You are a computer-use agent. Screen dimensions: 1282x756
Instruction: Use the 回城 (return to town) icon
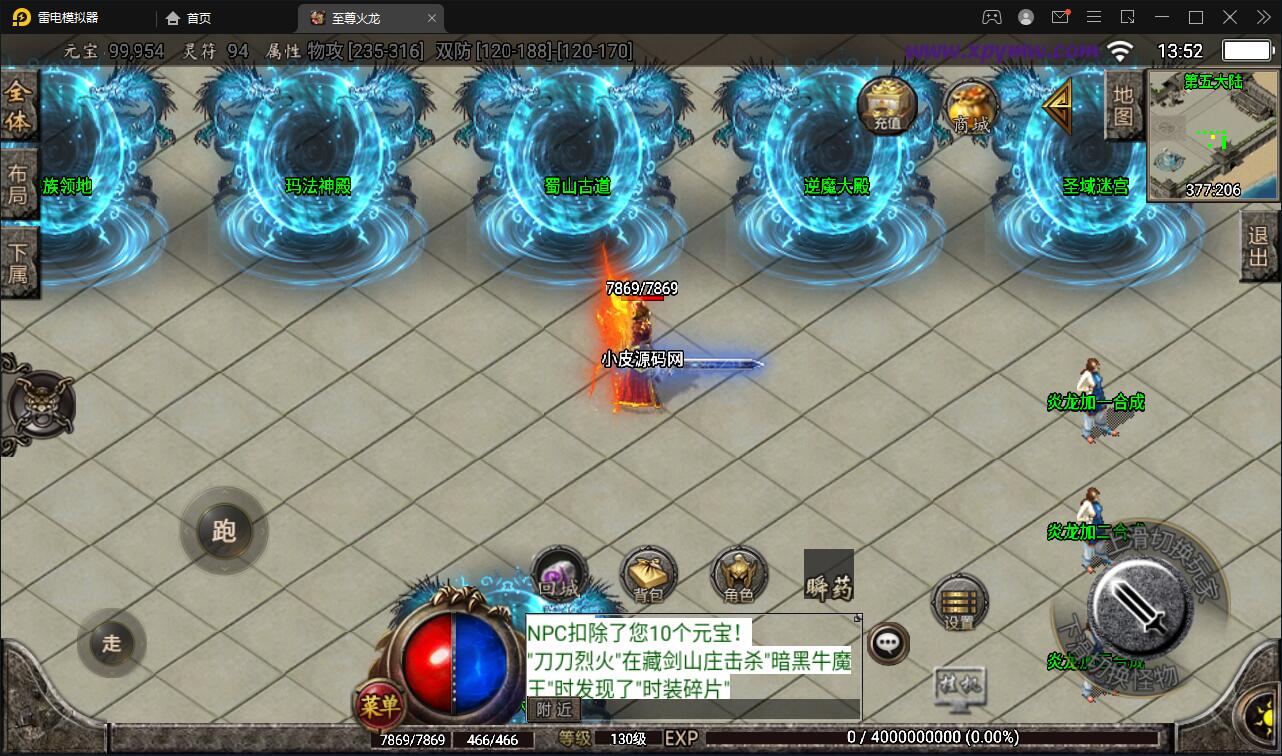tap(557, 574)
